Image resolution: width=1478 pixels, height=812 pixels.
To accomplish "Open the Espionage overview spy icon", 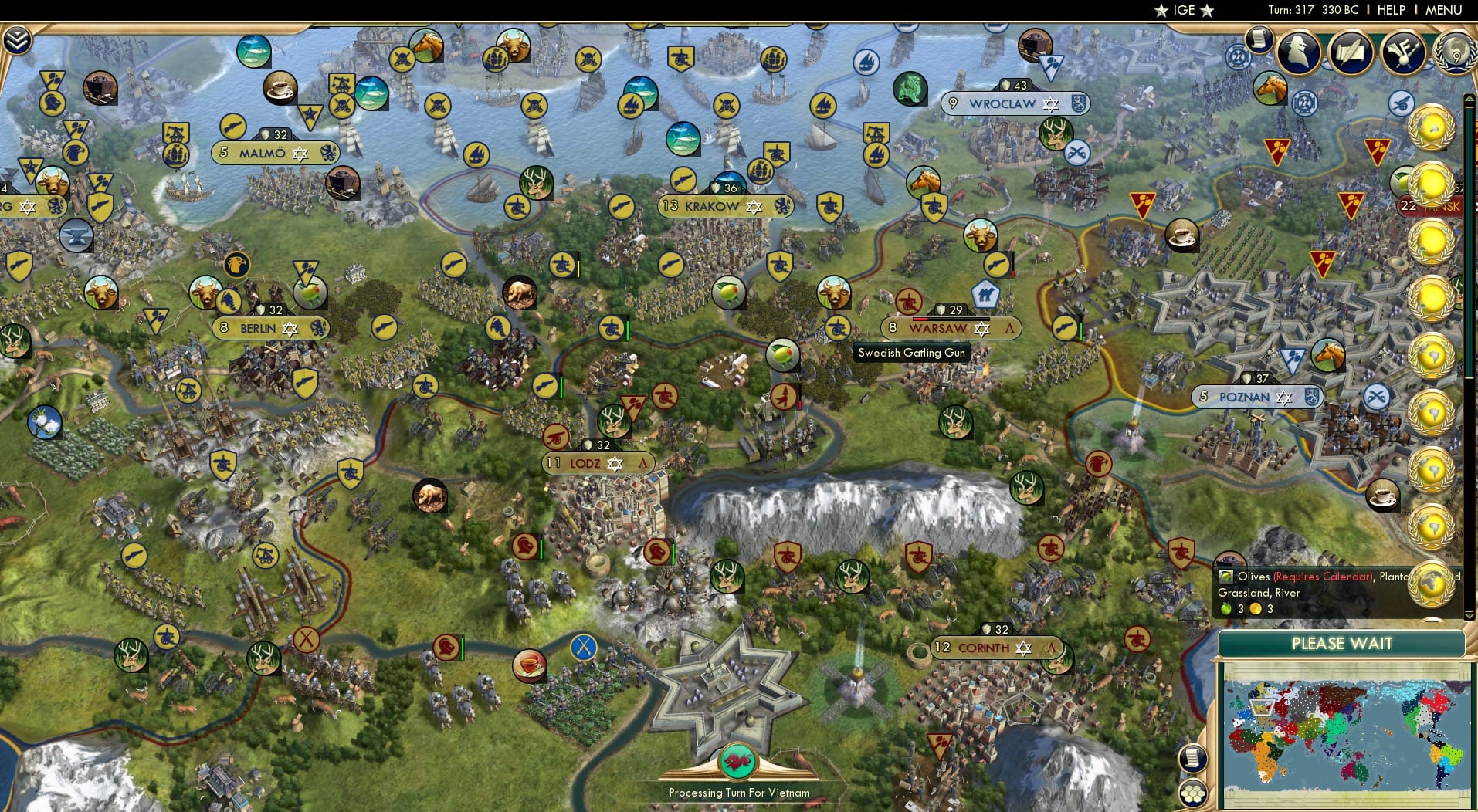I will click(x=1298, y=52).
